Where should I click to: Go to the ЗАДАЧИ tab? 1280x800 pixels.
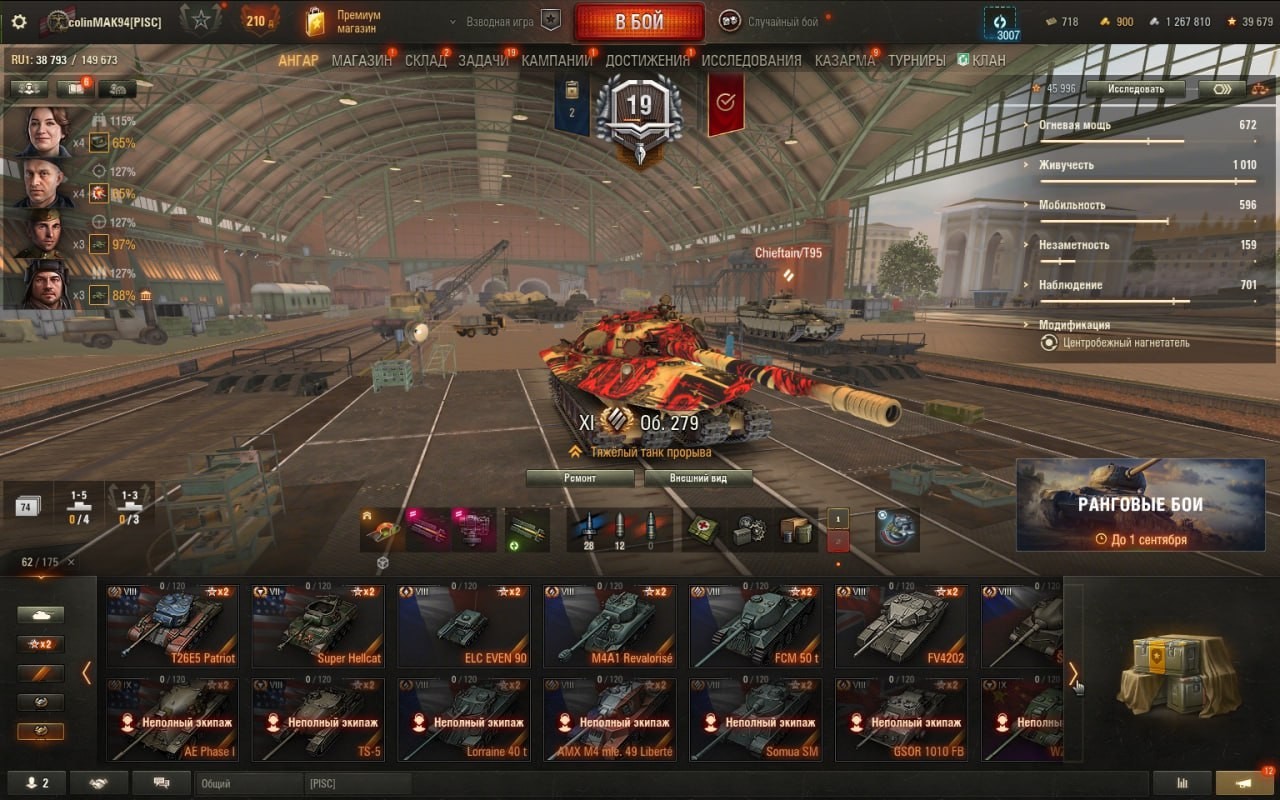483,60
